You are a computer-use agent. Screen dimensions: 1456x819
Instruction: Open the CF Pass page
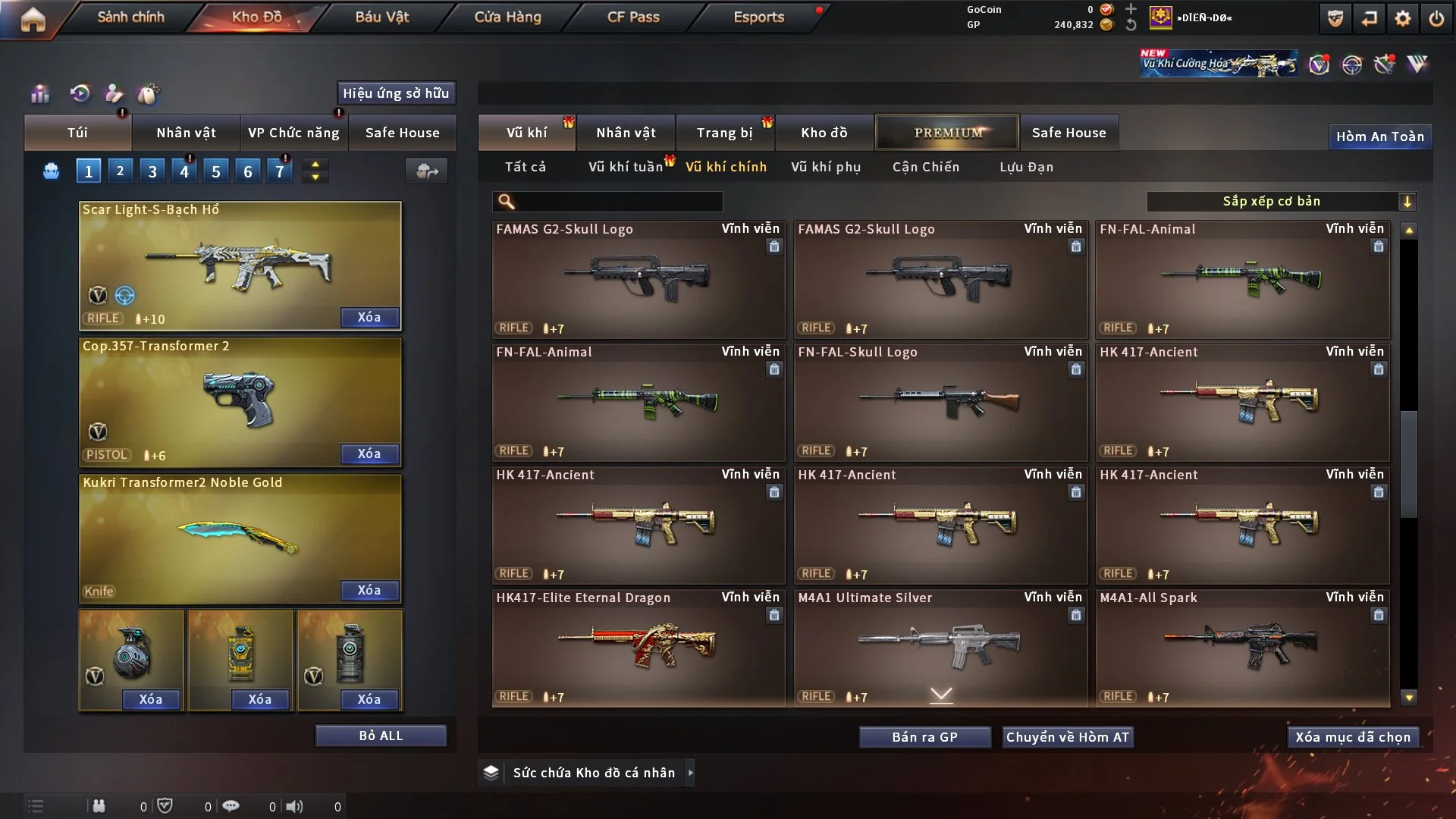[633, 17]
